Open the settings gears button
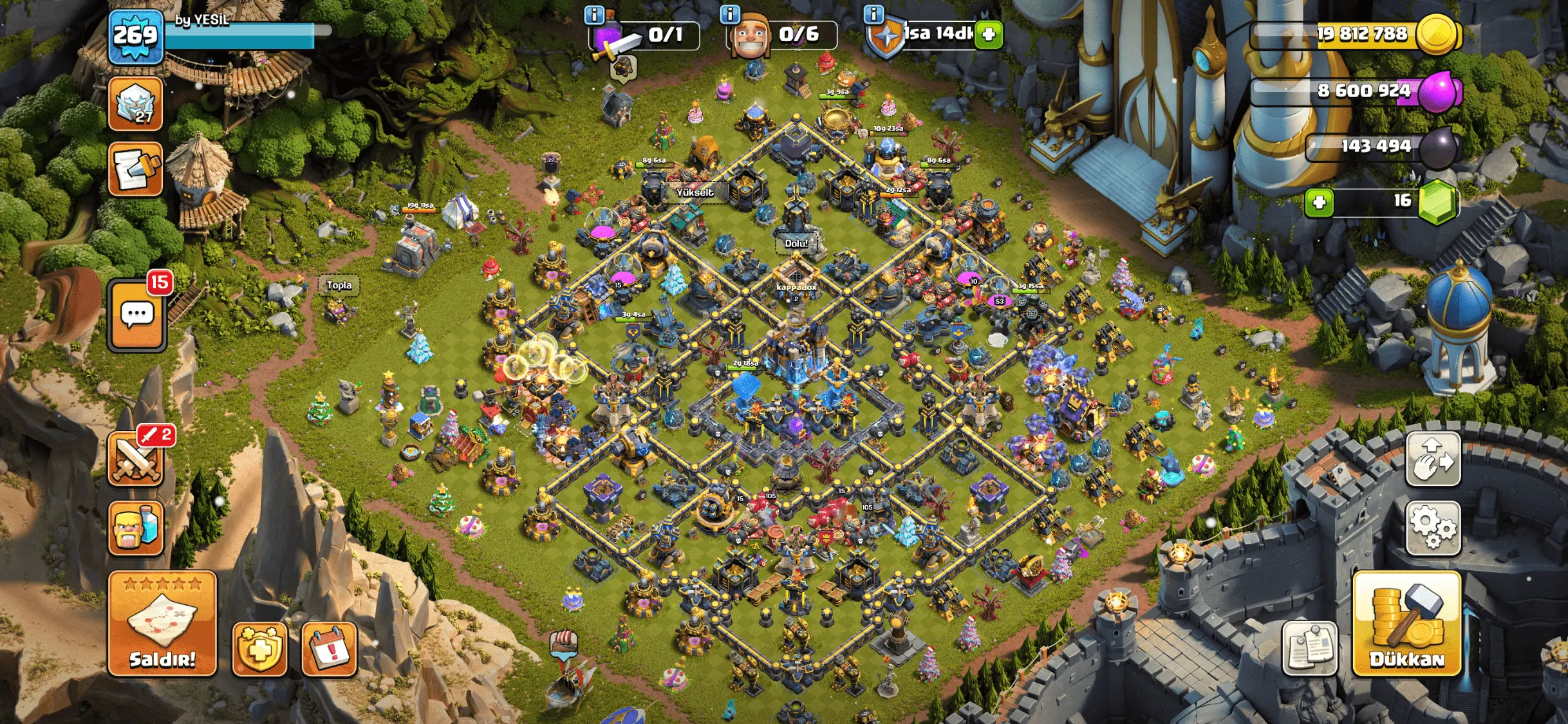Screen dimensions: 1568x724 click(1433, 528)
